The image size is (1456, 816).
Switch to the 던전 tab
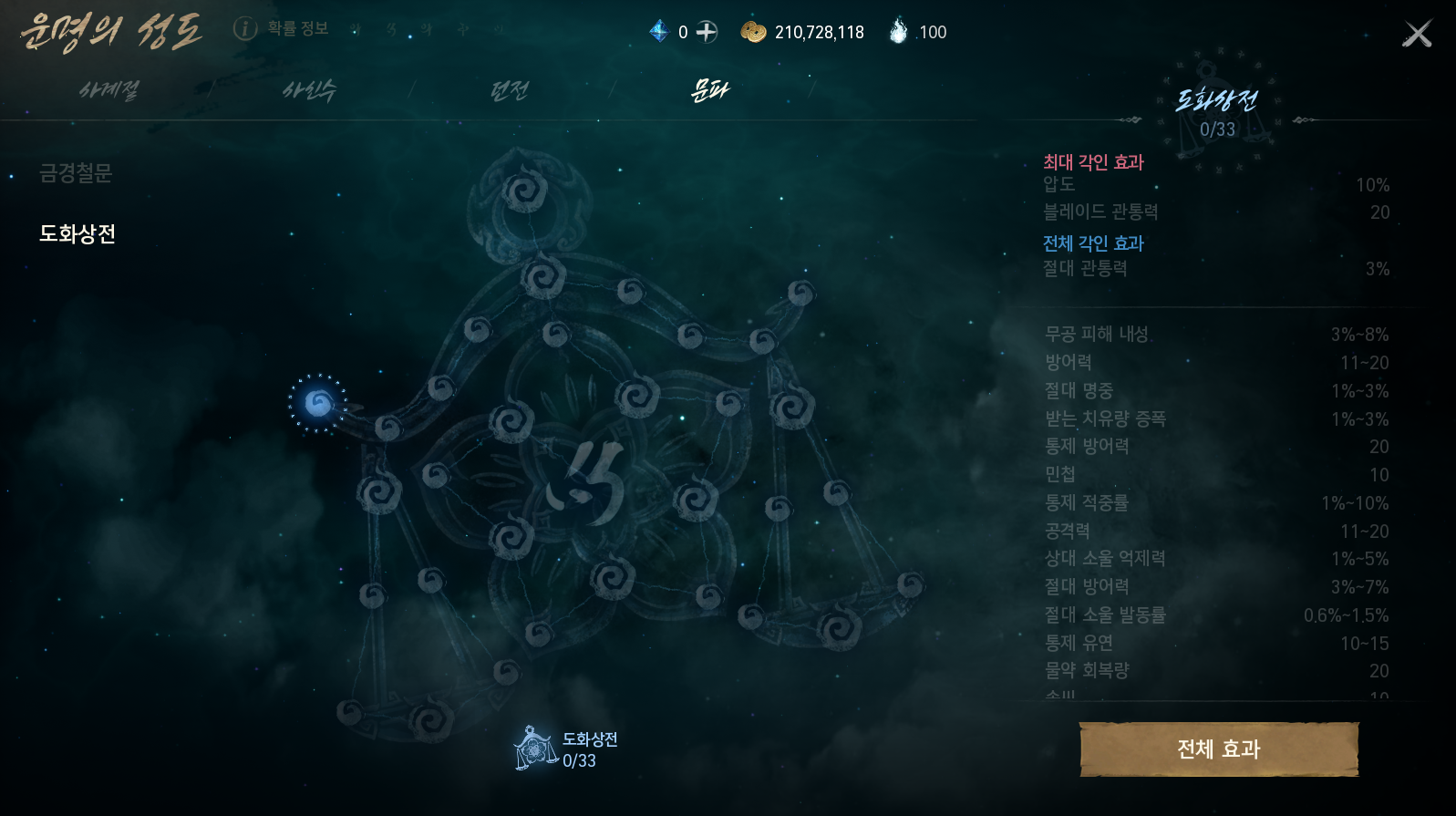tap(510, 90)
